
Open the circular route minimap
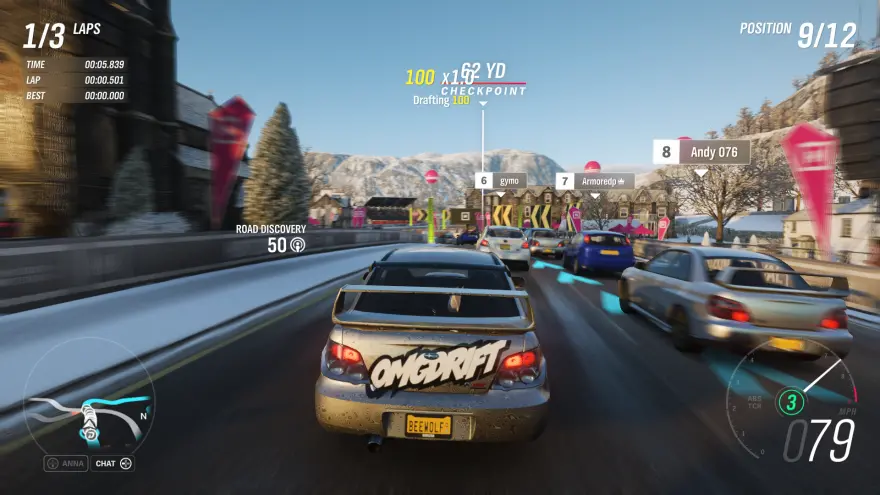[89, 400]
